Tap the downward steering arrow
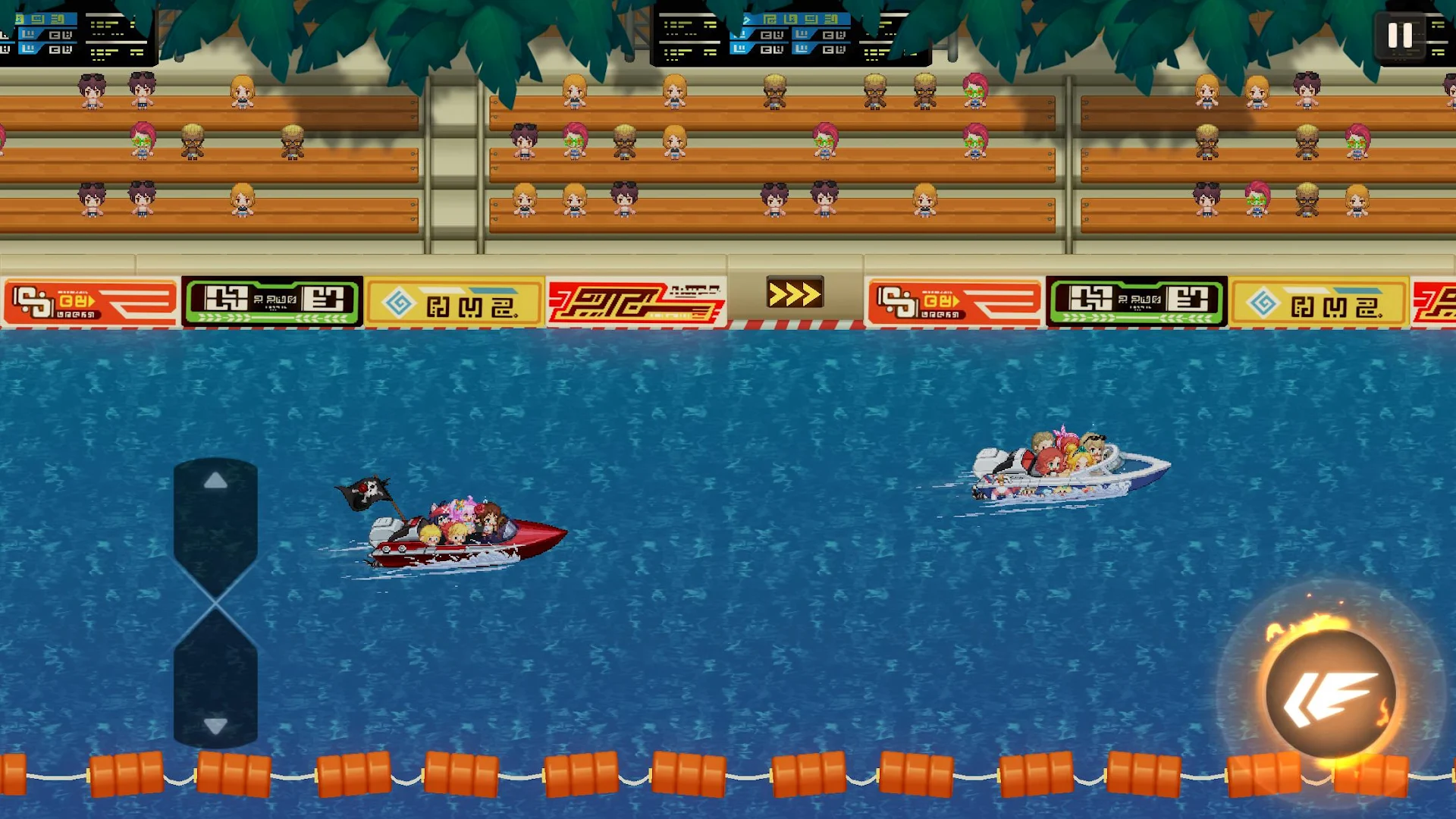 click(x=215, y=726)
